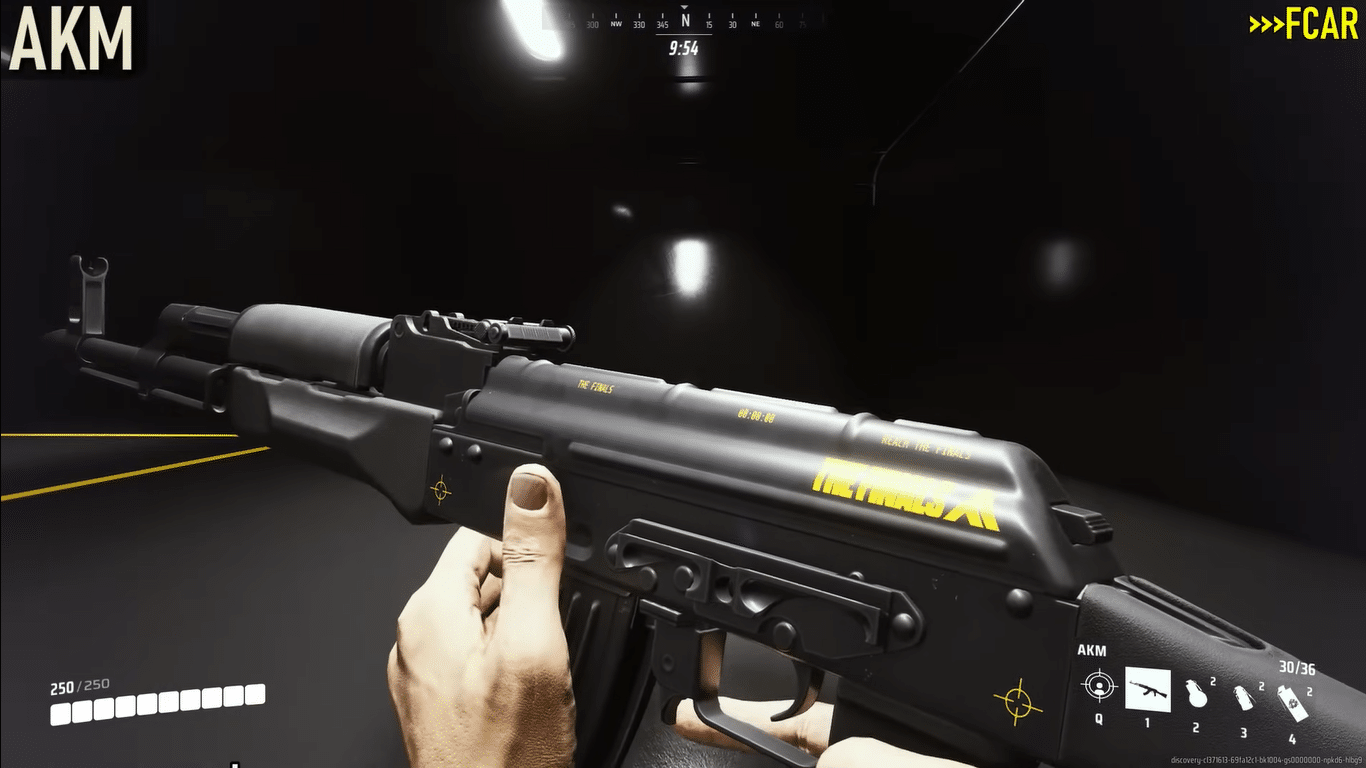1366x768 pixels.
Task: Toggle the quantity badge 2 beside the grenade
Action: 1213,681
